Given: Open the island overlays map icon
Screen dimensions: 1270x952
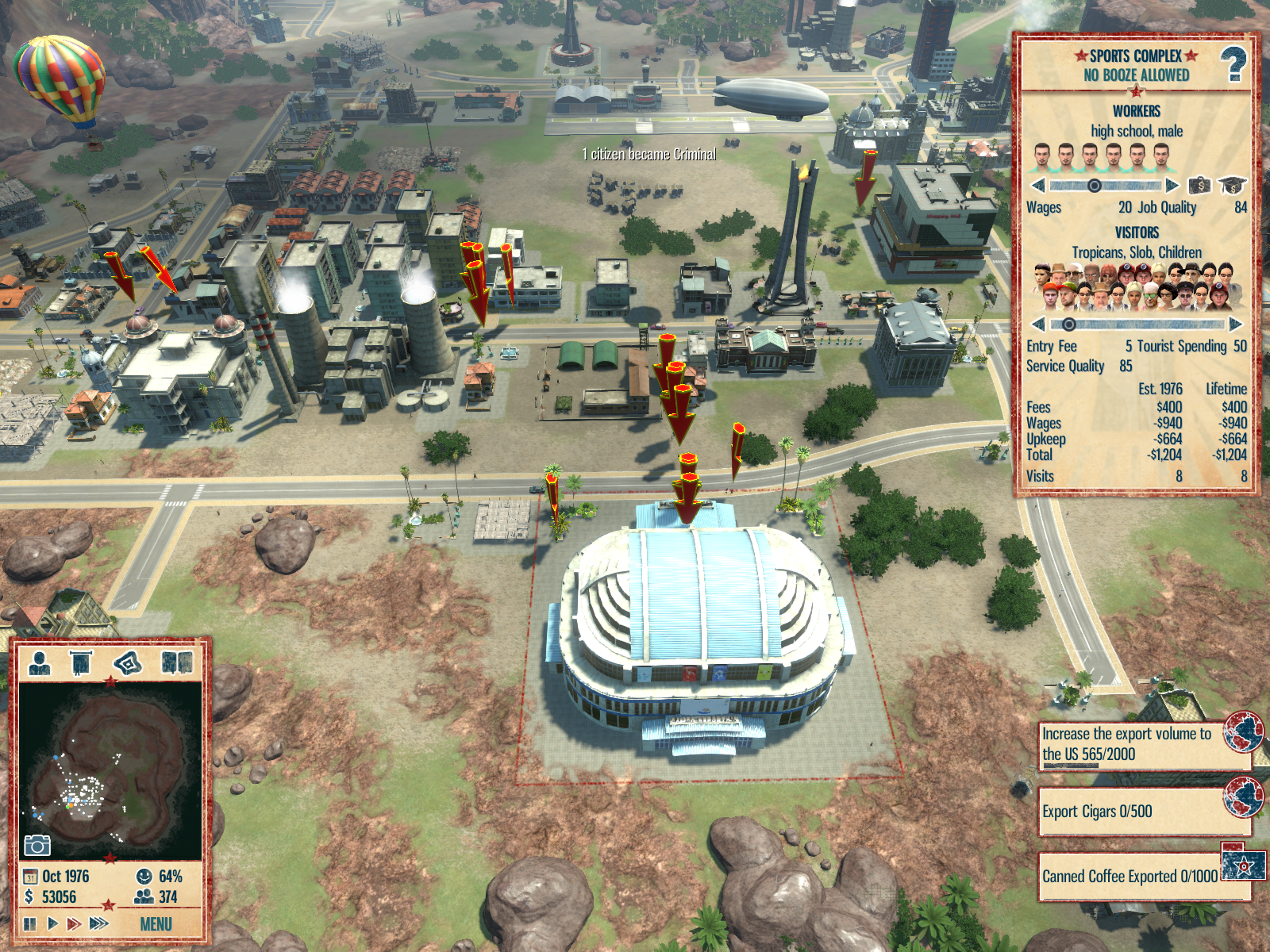Looking at the screenshot, I should [x=128, y=662].
